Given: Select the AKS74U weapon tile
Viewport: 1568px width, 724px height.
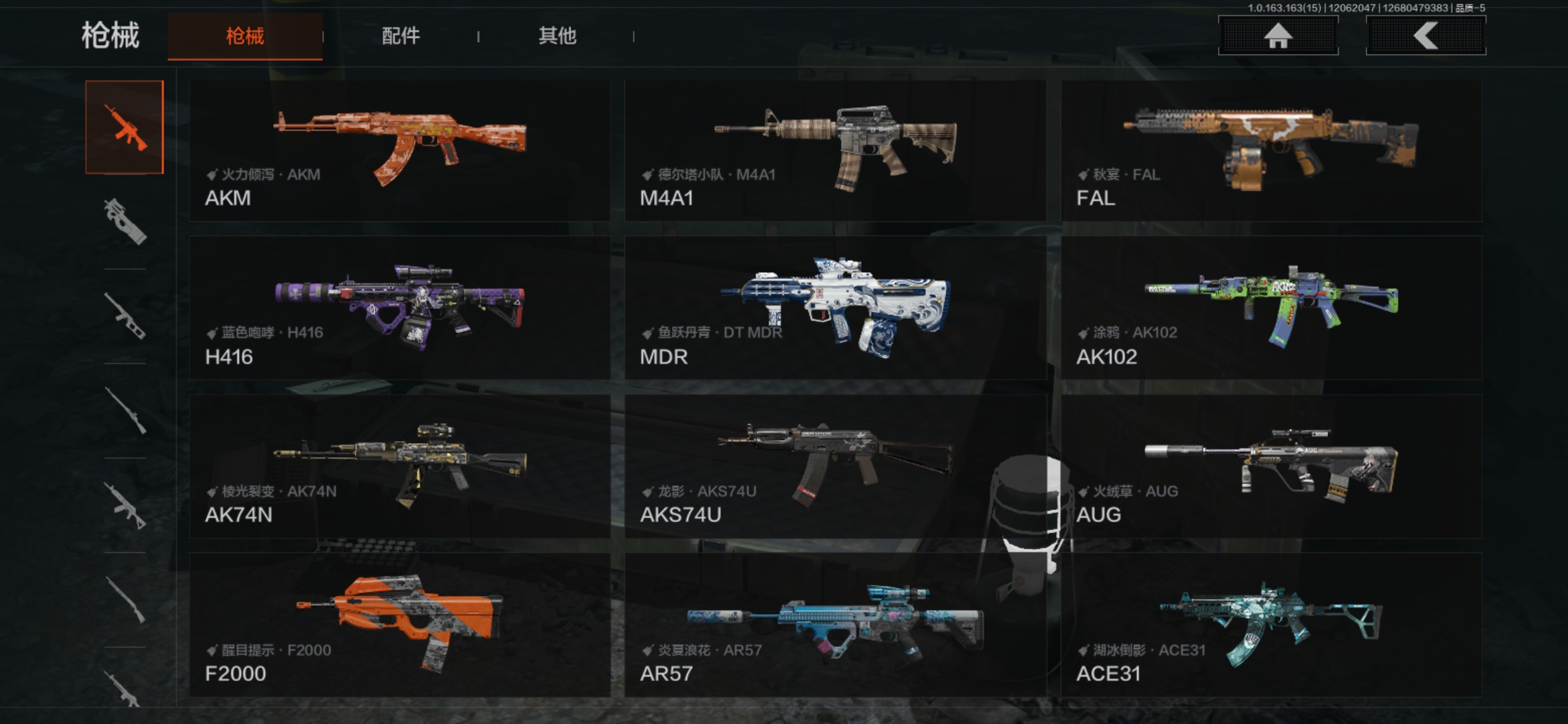Looking at the screenshot, I should click(x=835, y=467).
